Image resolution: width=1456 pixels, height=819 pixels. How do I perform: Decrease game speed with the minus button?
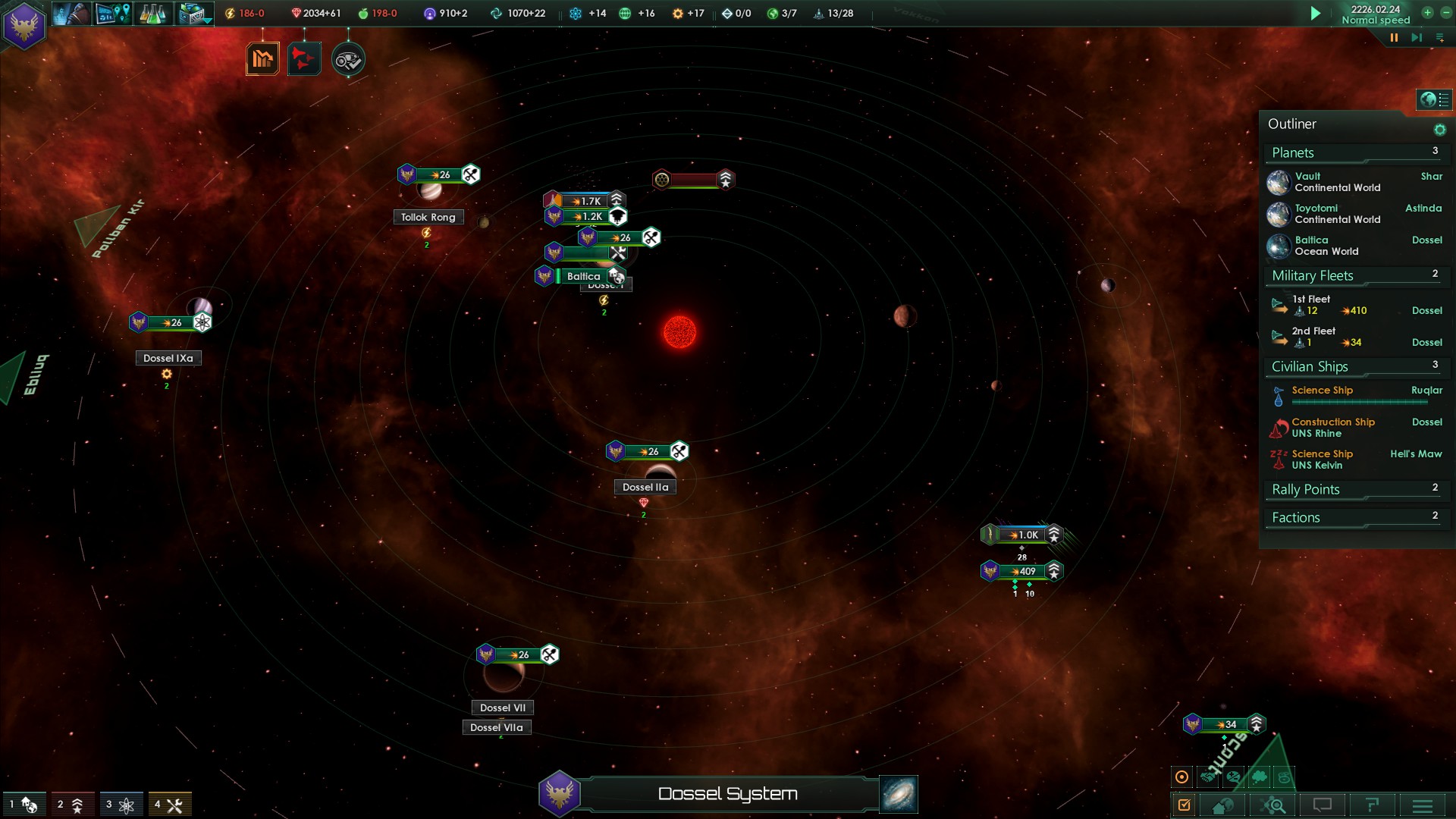coord(1445,12)
